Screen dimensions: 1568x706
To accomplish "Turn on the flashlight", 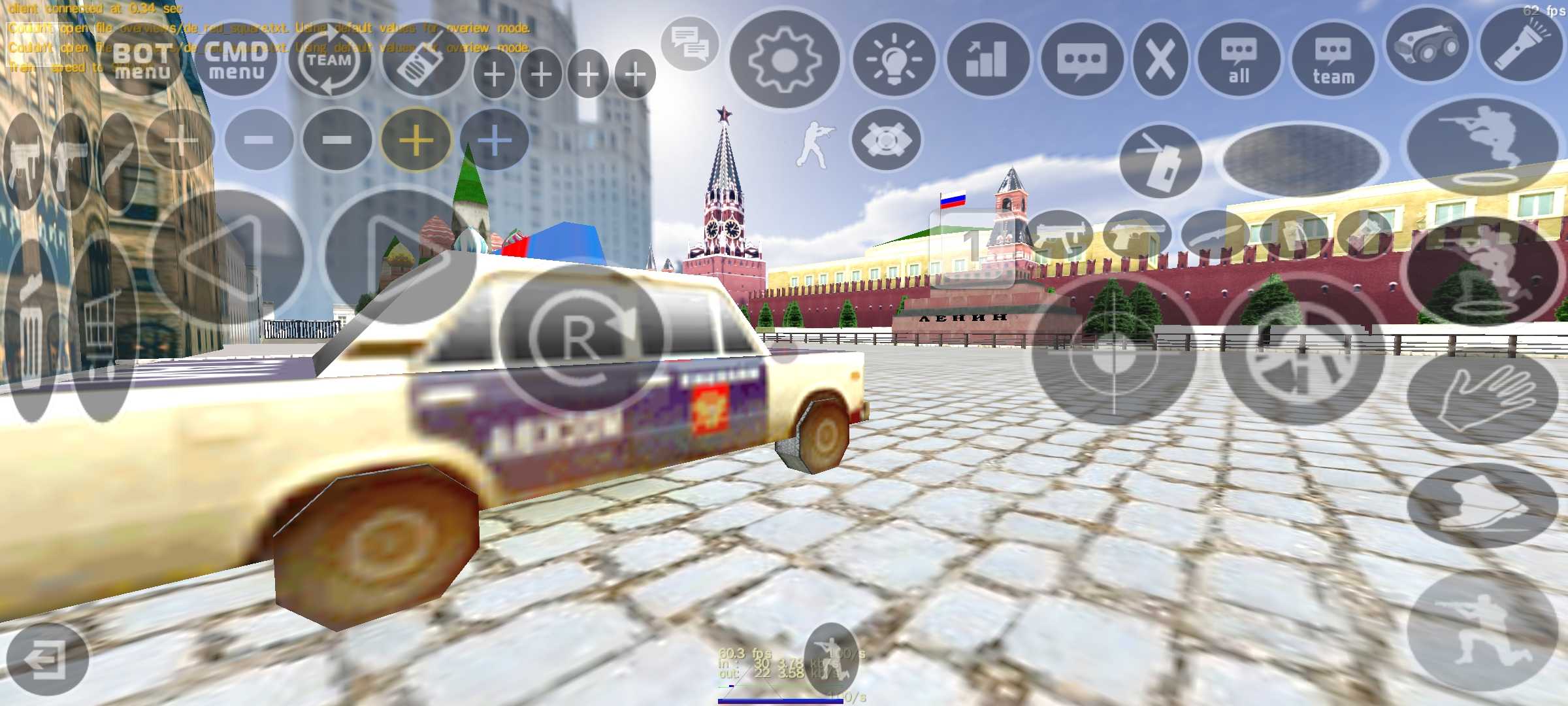I will click(1520, 46).
